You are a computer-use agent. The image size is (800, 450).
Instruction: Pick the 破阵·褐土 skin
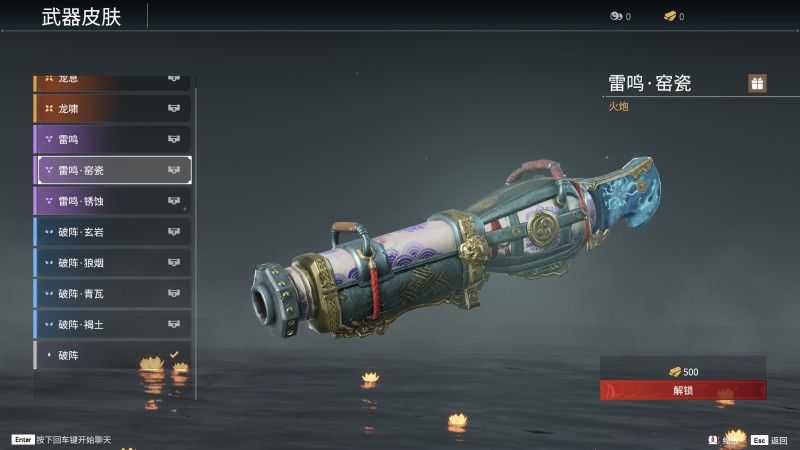(112, 325)
